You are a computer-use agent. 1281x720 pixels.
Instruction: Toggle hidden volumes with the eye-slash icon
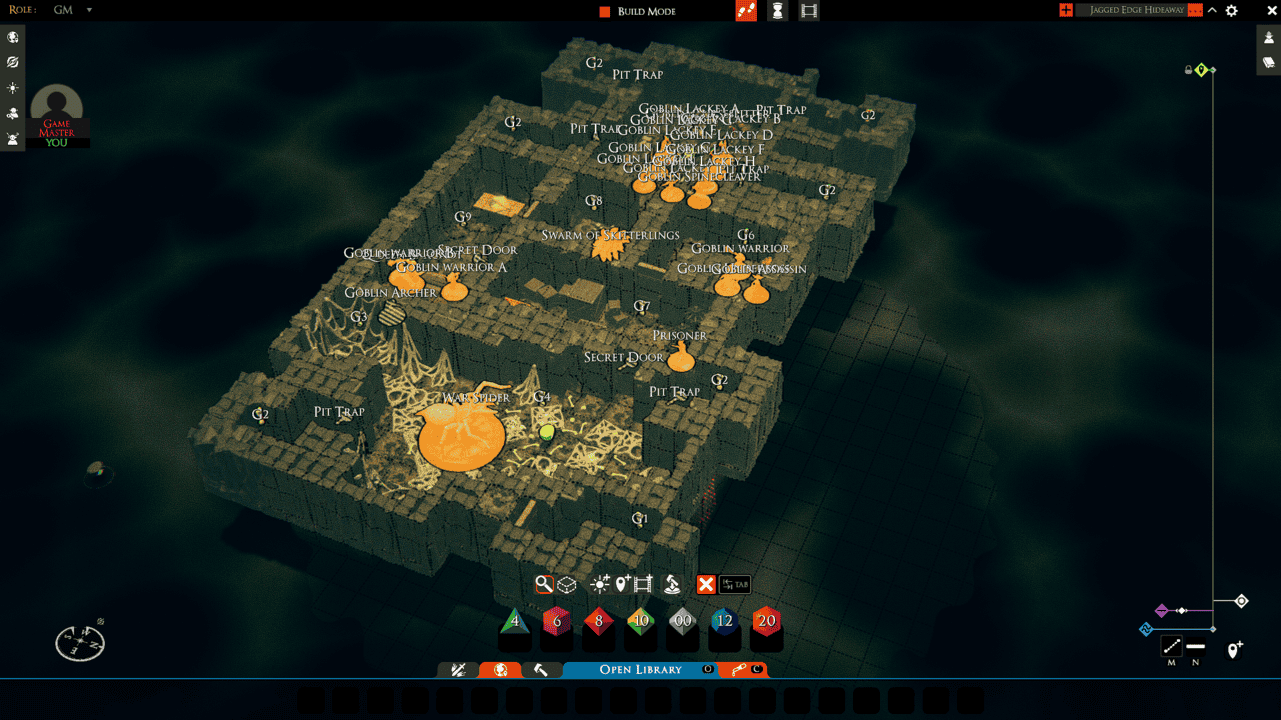tap(13, 62)
